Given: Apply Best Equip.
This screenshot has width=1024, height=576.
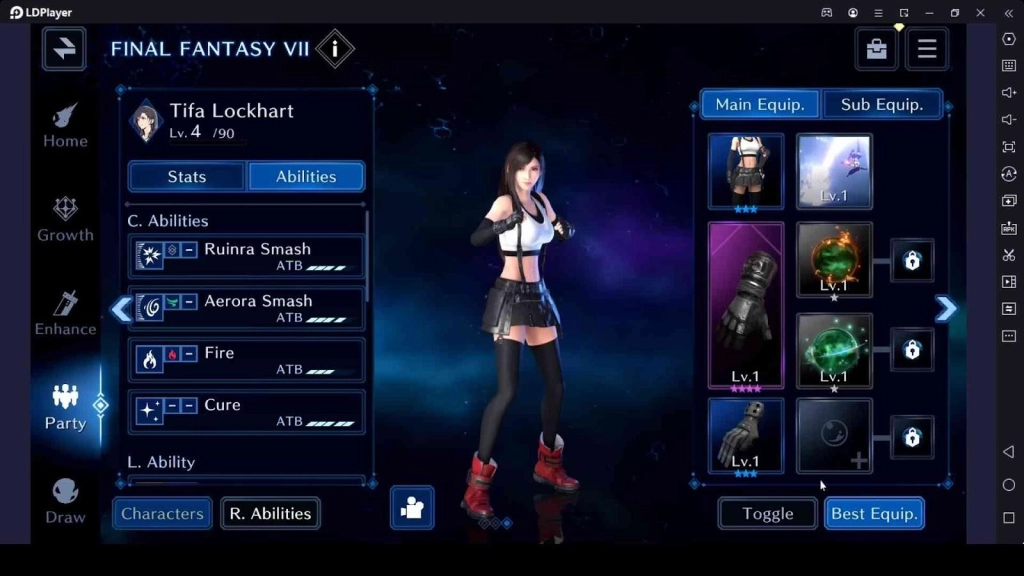Looking at the screenshot, I should click(x=874, y=513).
